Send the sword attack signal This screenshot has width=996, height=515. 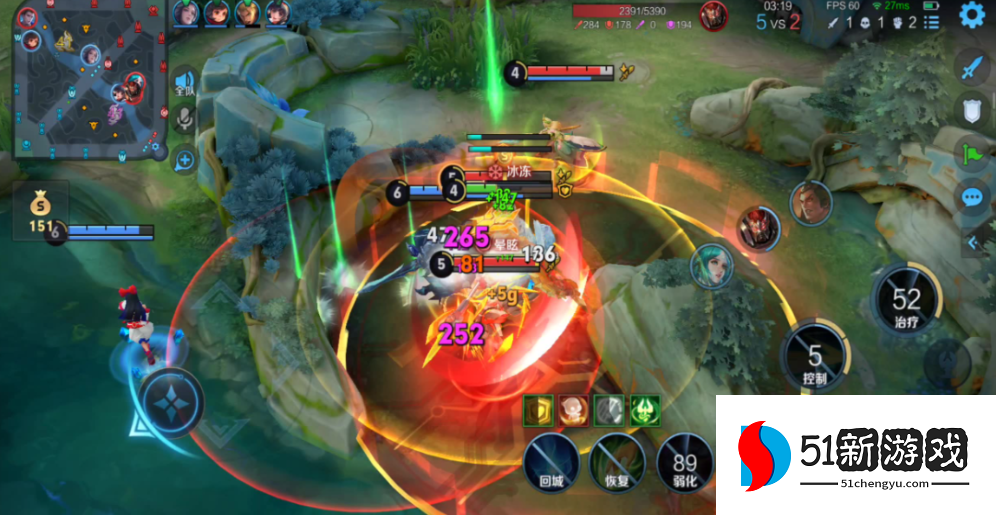pos(974,68)
